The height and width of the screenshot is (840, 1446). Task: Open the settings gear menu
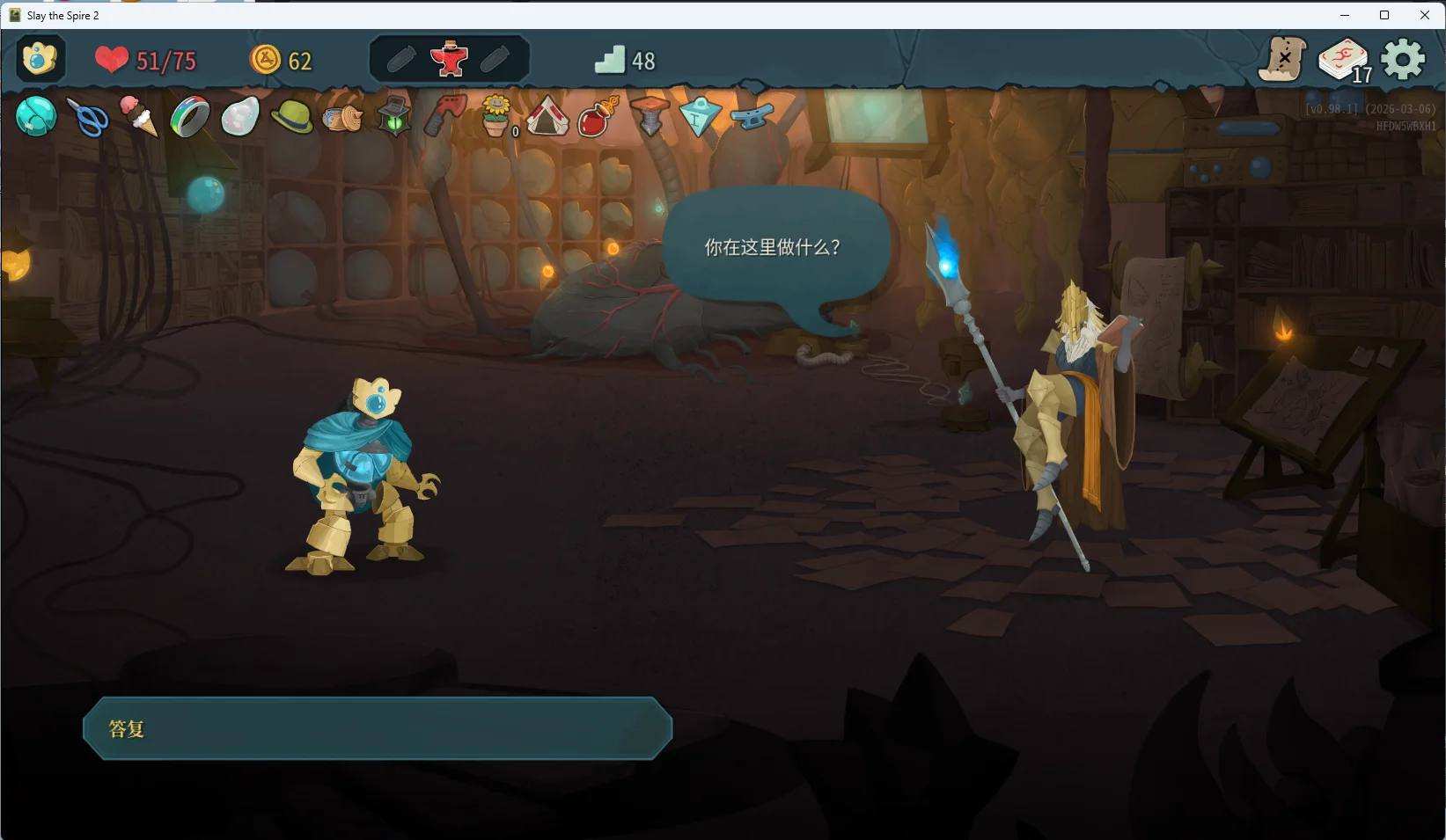[1402, 60]
